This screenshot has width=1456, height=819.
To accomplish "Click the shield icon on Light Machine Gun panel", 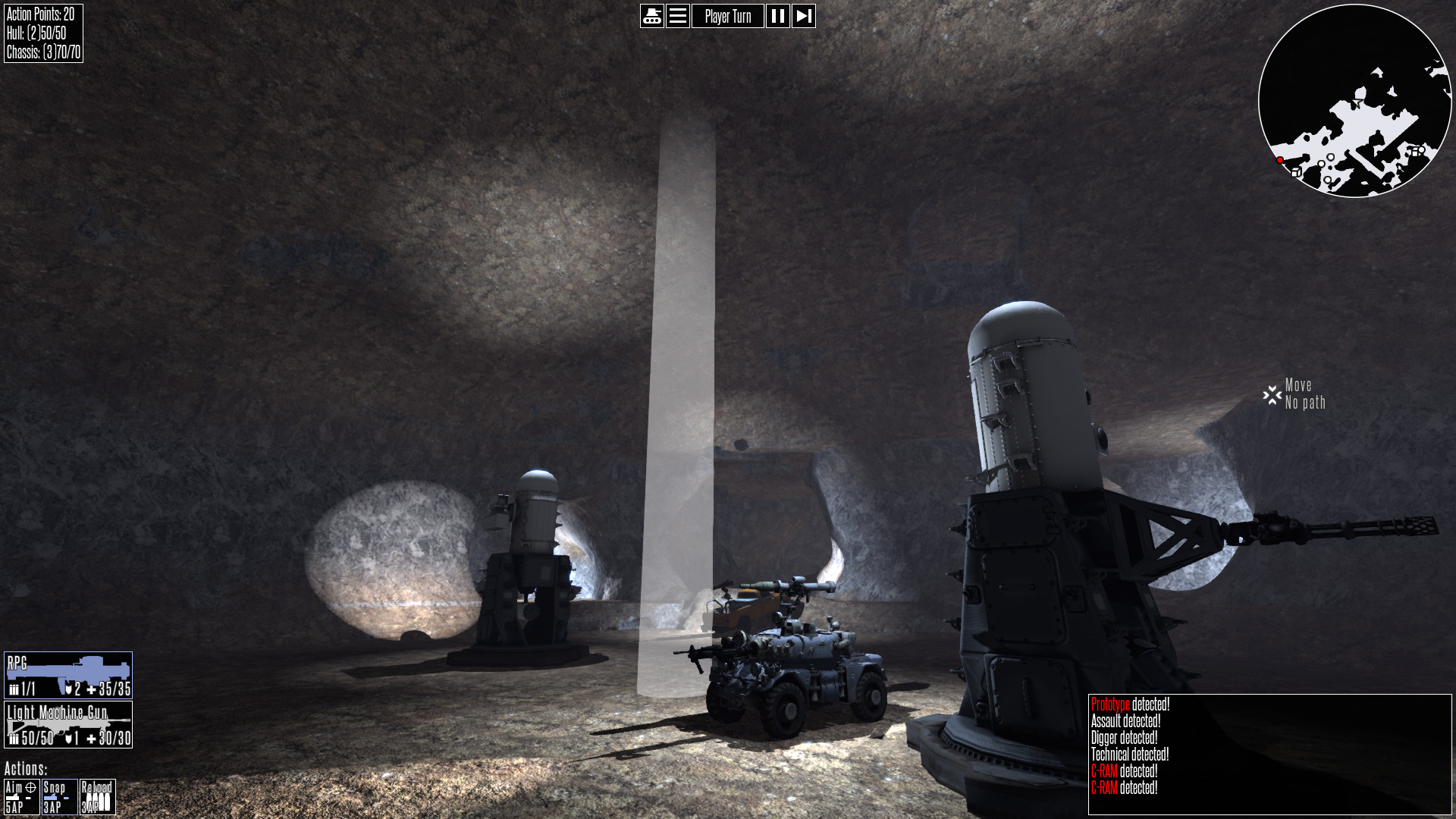I will [70, 736].
